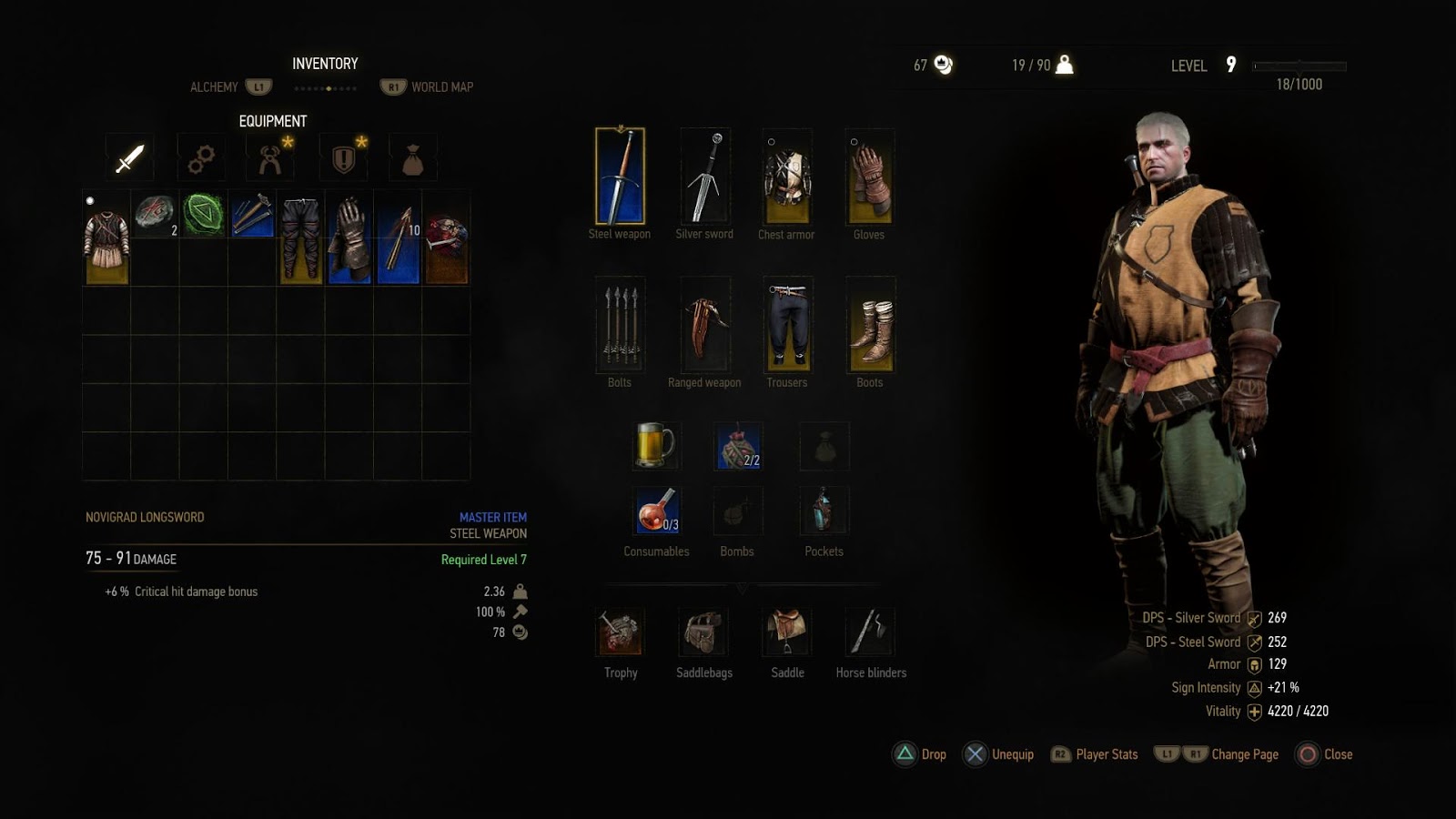Switch to the gears crafting category tab
Viewport: 1456px width, 819px height.
[200, 158]
